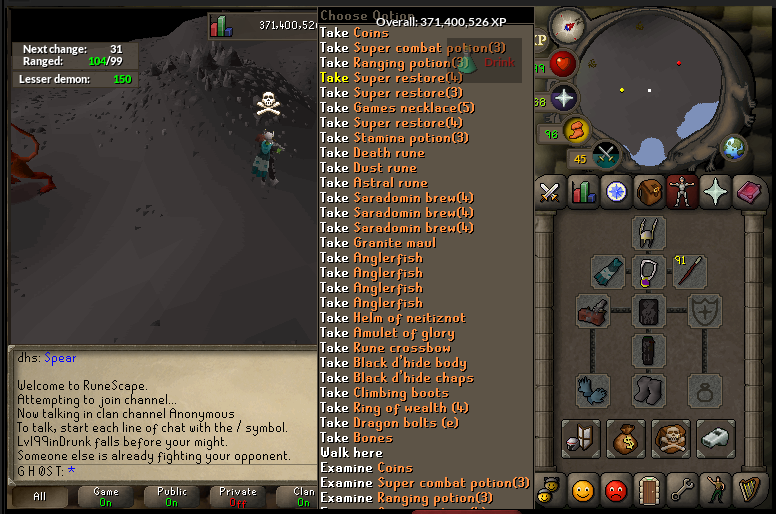This screenshot has width=776, height=514.
Task: Choose Take Super combat potion(3)
Action: click(x=412, y=48)
